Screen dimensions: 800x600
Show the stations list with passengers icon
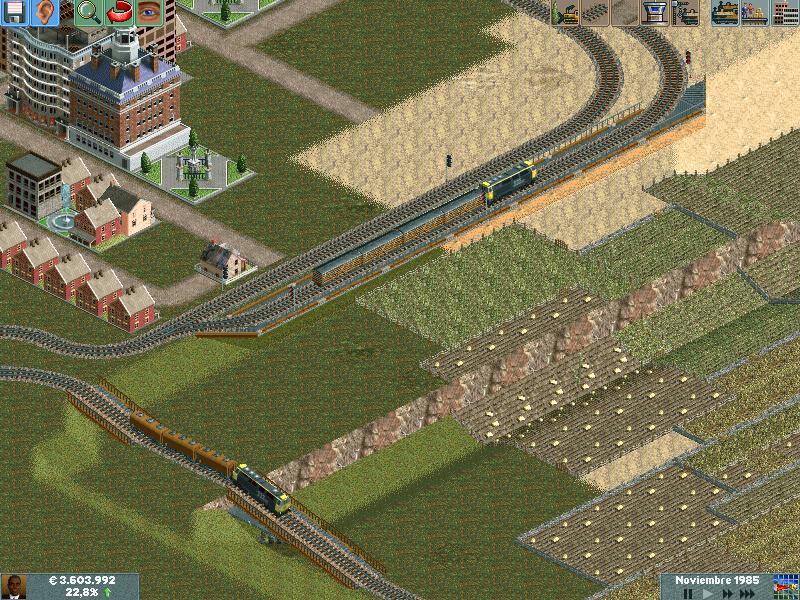pyautogui.click(x=754, y=12)
